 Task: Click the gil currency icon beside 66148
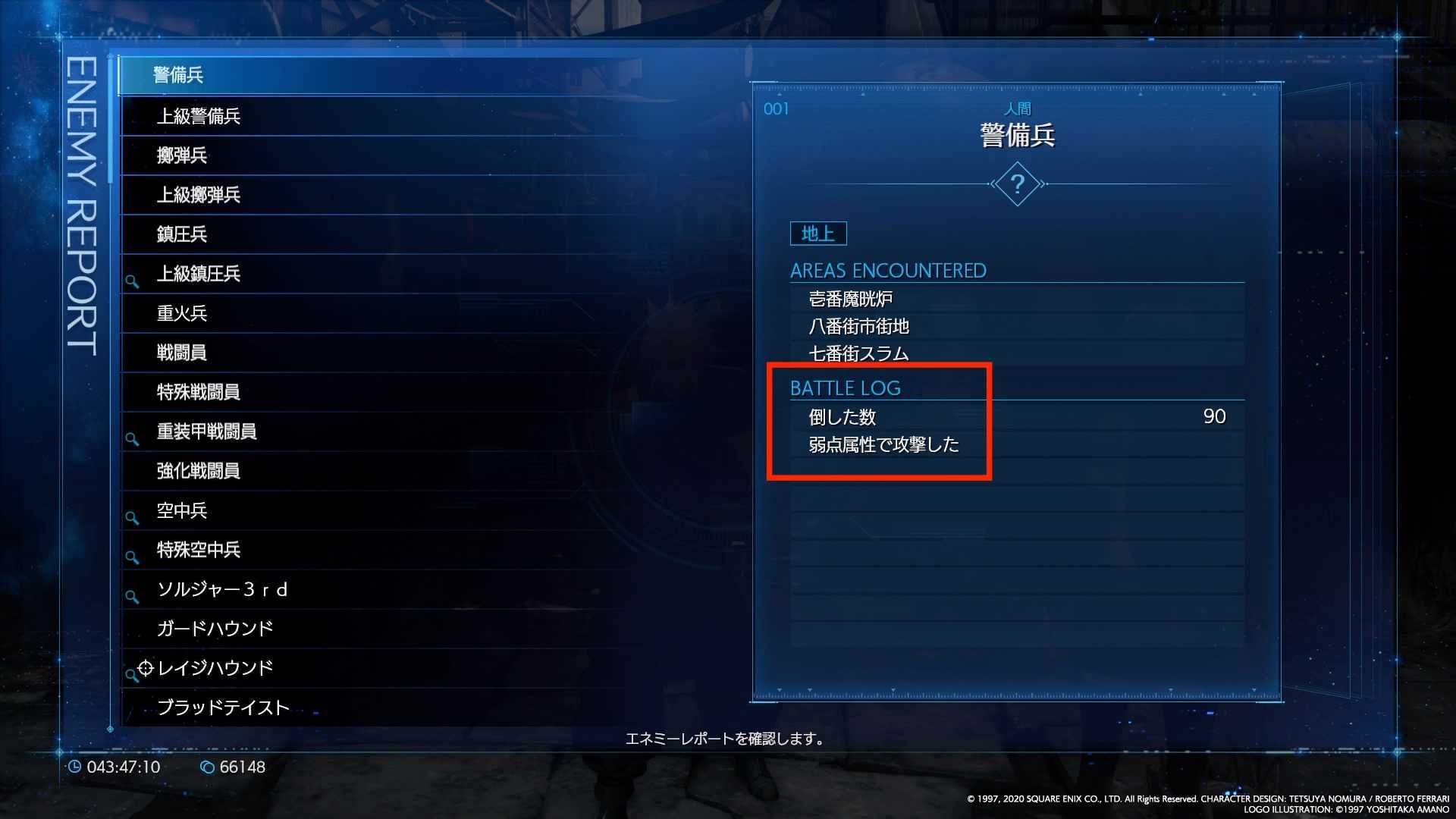click(x=206, y=767)
